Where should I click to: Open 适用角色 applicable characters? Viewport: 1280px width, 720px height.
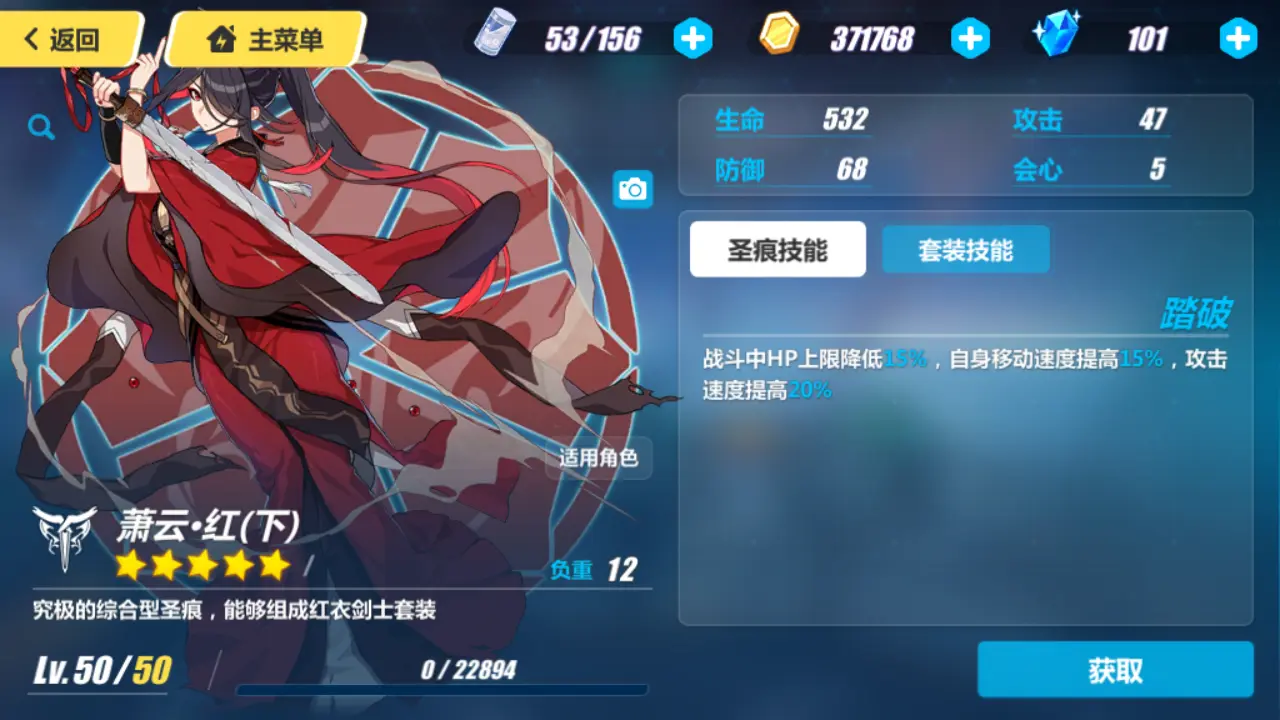(597, 459)
